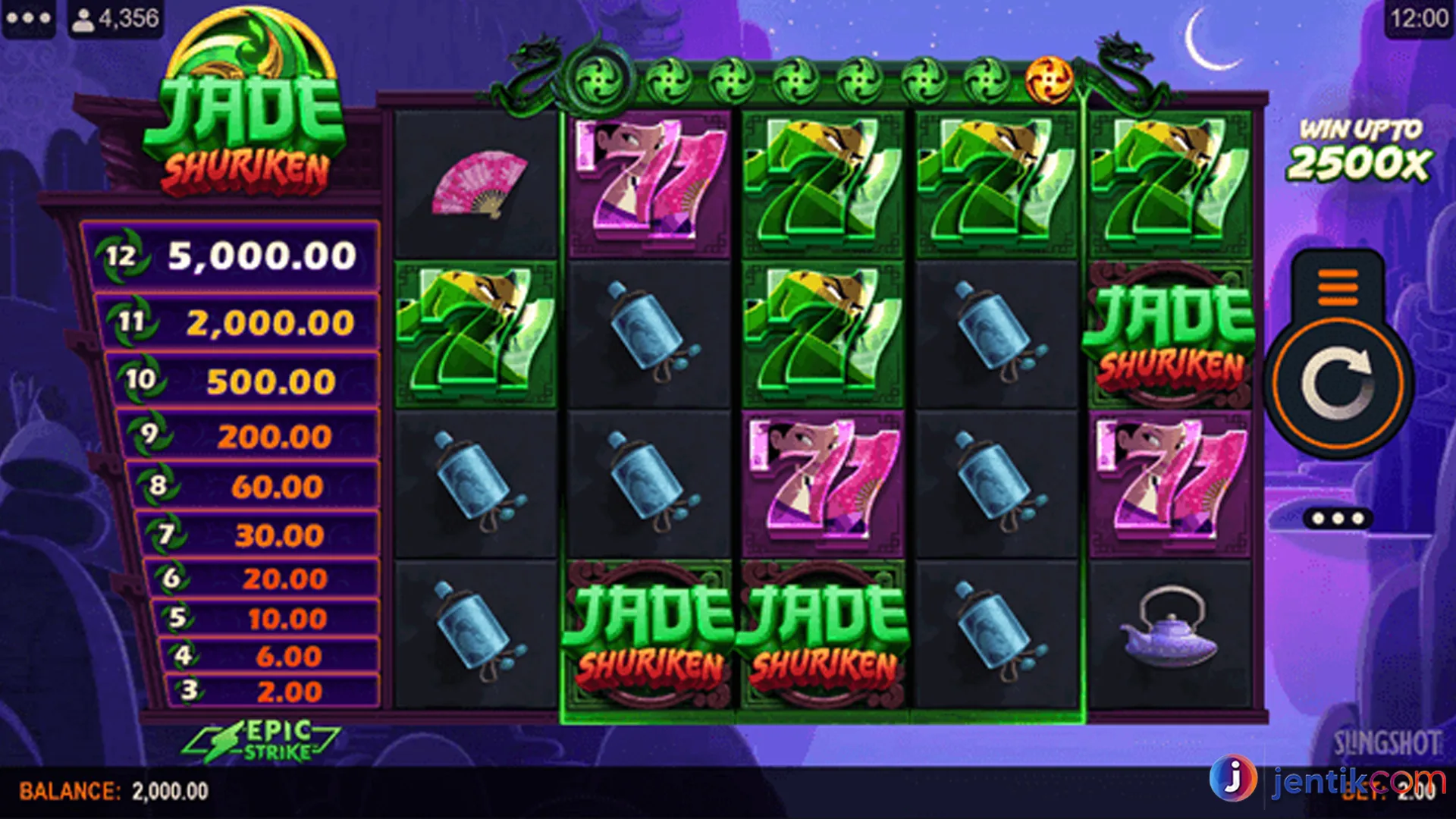1456x819 pixels.
Task: Select the orange shuriken above the reels
Action: click(1050, 78)
